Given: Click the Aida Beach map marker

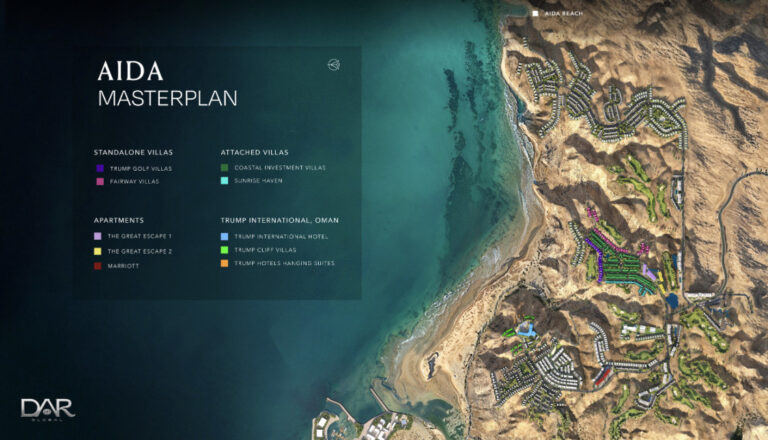Looking at the screenshot, I should click(x=536, y=13).
